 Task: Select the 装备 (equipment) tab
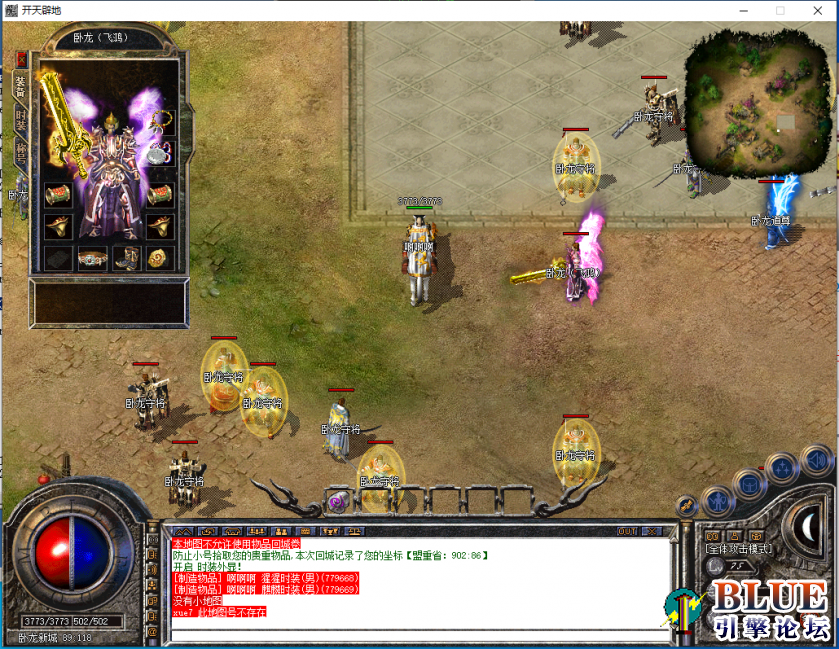21,85
